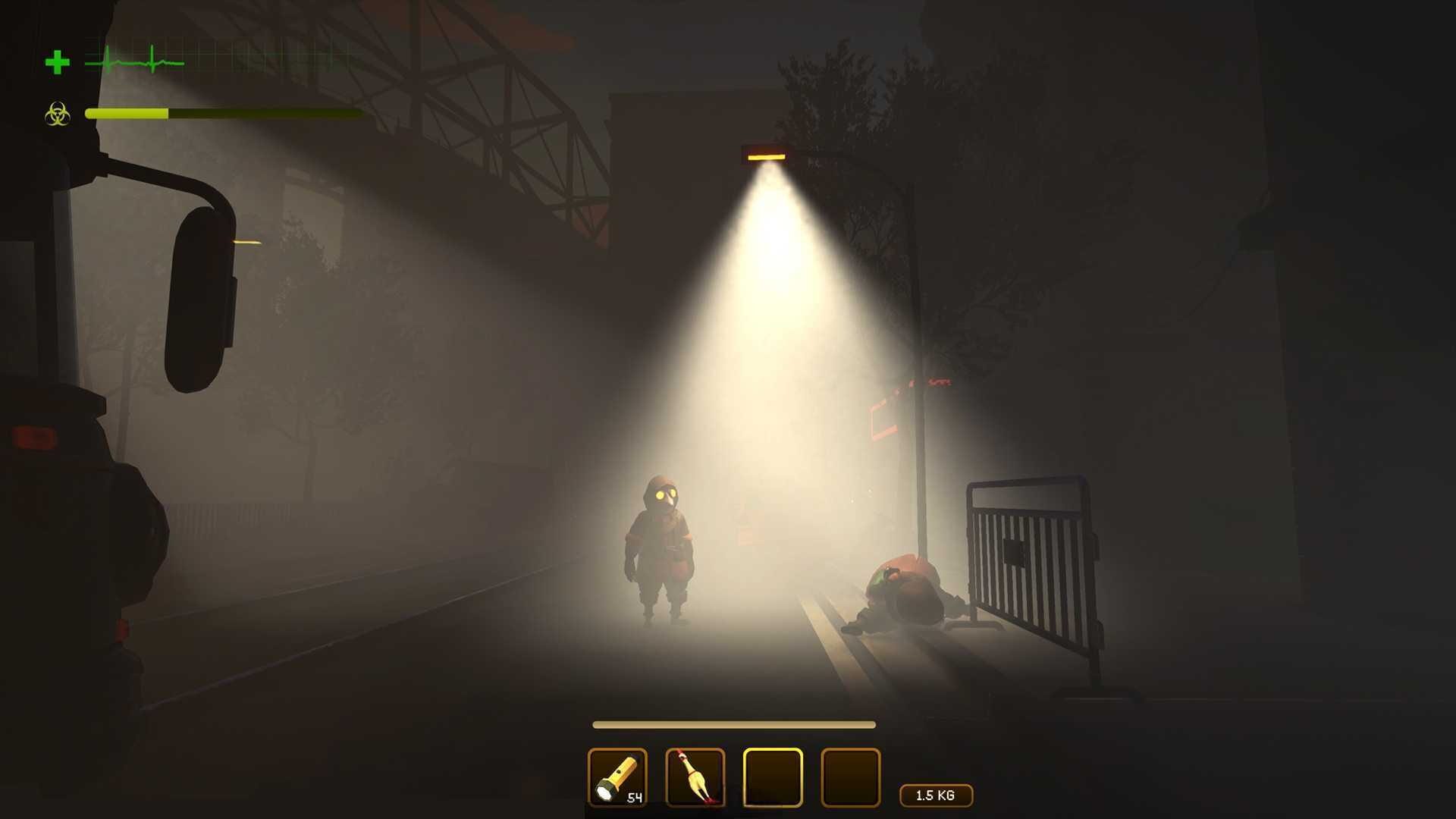Switch to the rubber chicken hotbar tab

click(x=695, y=777)
